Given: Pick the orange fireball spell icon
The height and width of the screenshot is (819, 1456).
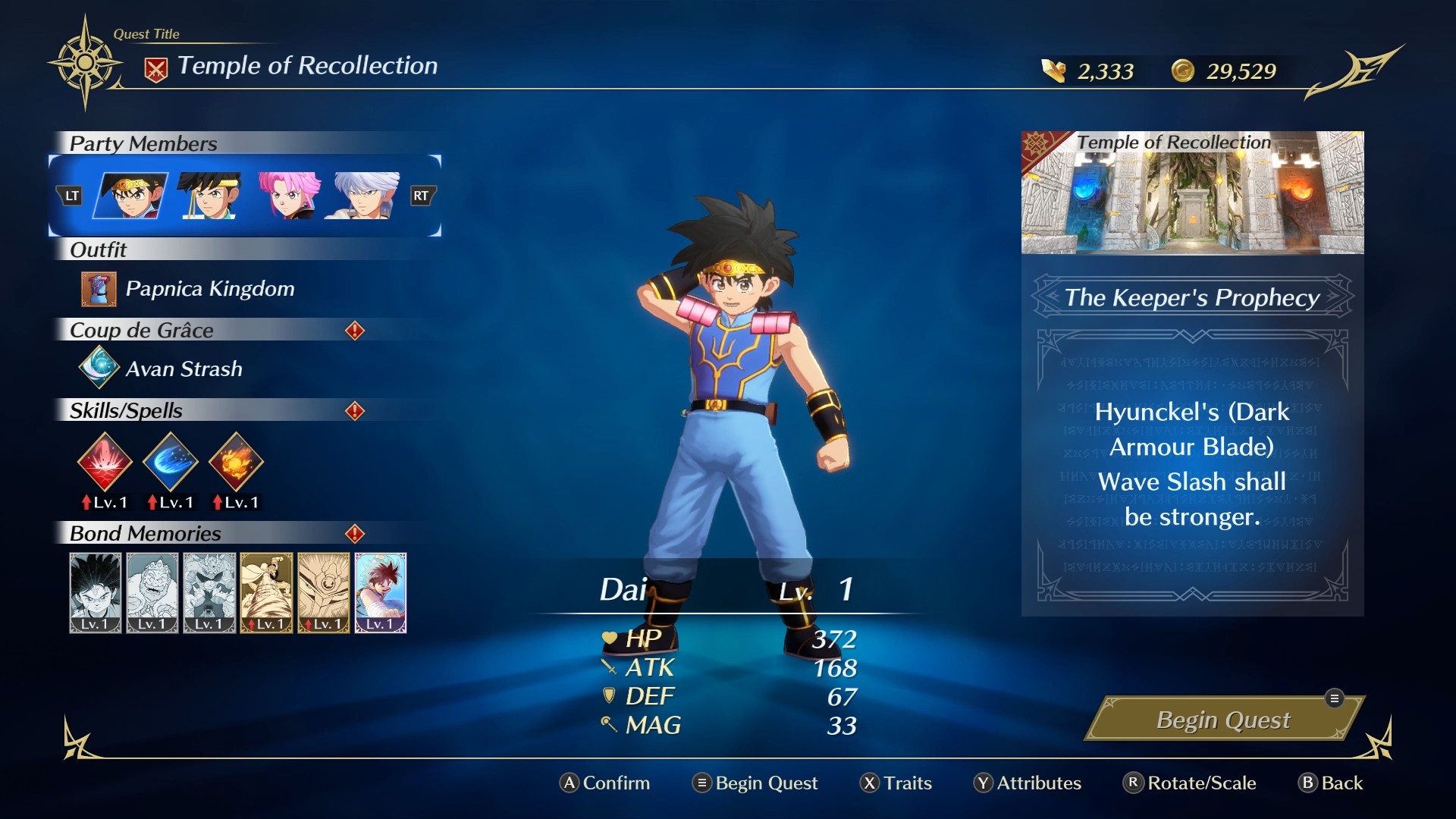Looking at the screenshot, I should click(x=236, y=461).
